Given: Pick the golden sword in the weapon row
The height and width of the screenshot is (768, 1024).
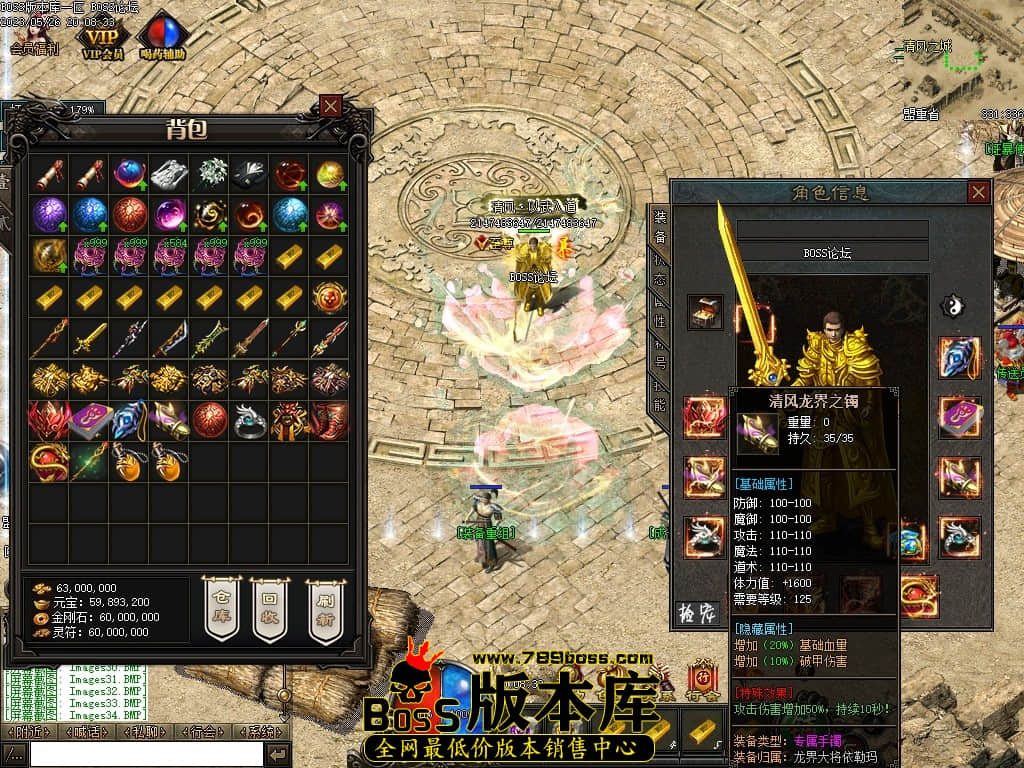Looking at the screenshot, I should click(89, 339).
